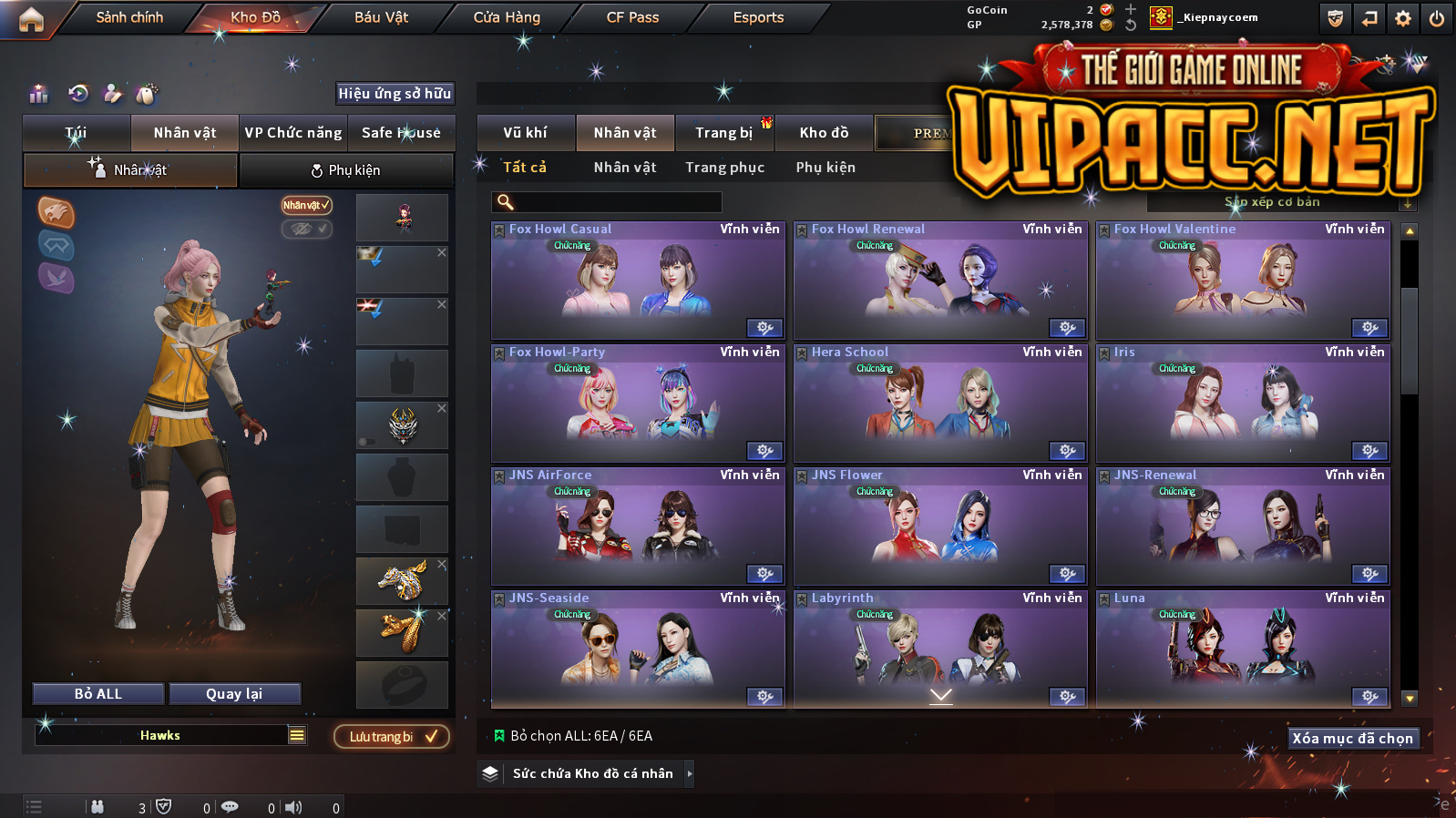Show the Trang phục filter
This screenshot has height=818, width=1456.
coord(724,168)
